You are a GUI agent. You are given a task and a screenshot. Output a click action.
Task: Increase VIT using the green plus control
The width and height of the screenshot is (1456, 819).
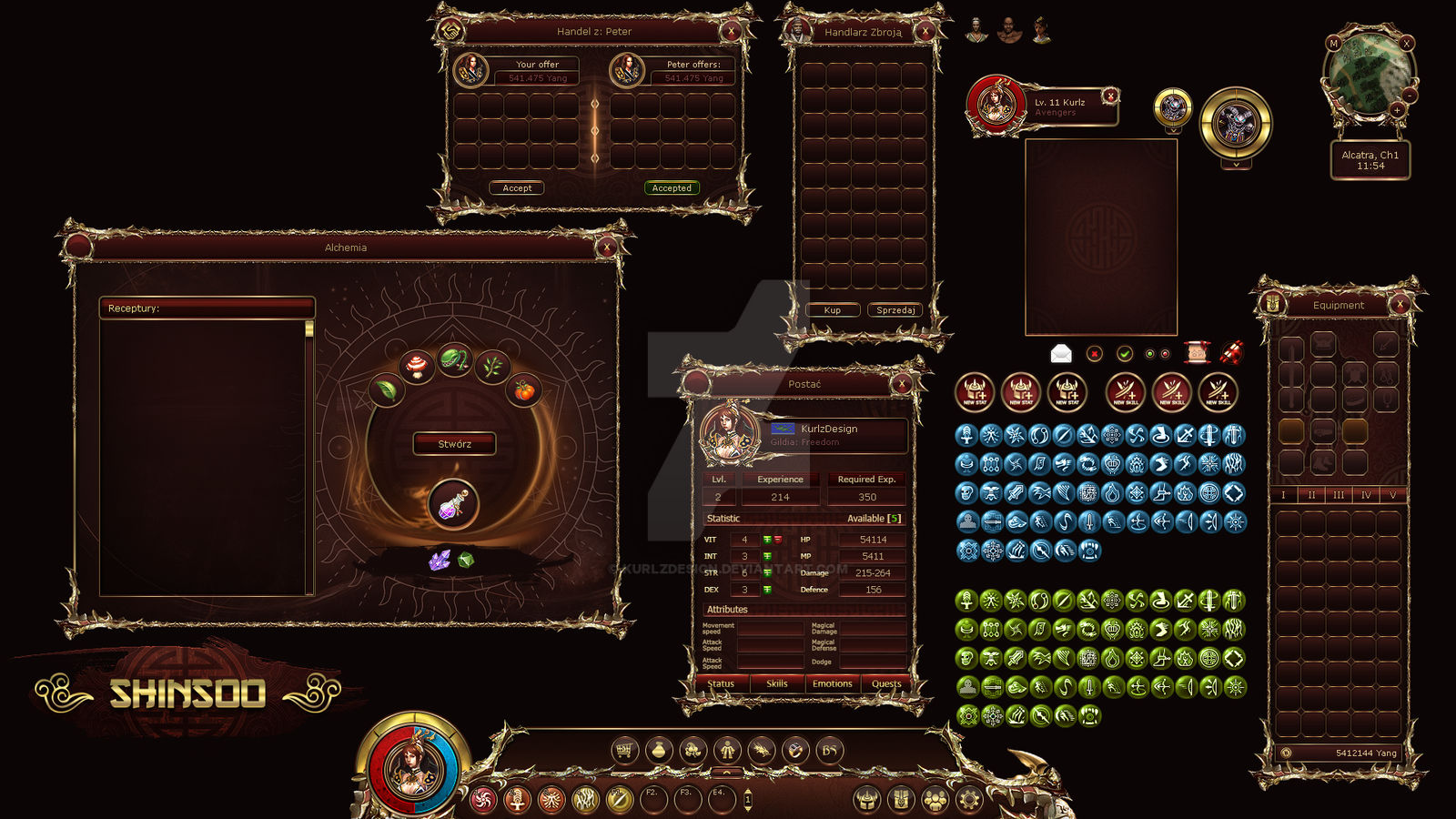click(767, 540)
